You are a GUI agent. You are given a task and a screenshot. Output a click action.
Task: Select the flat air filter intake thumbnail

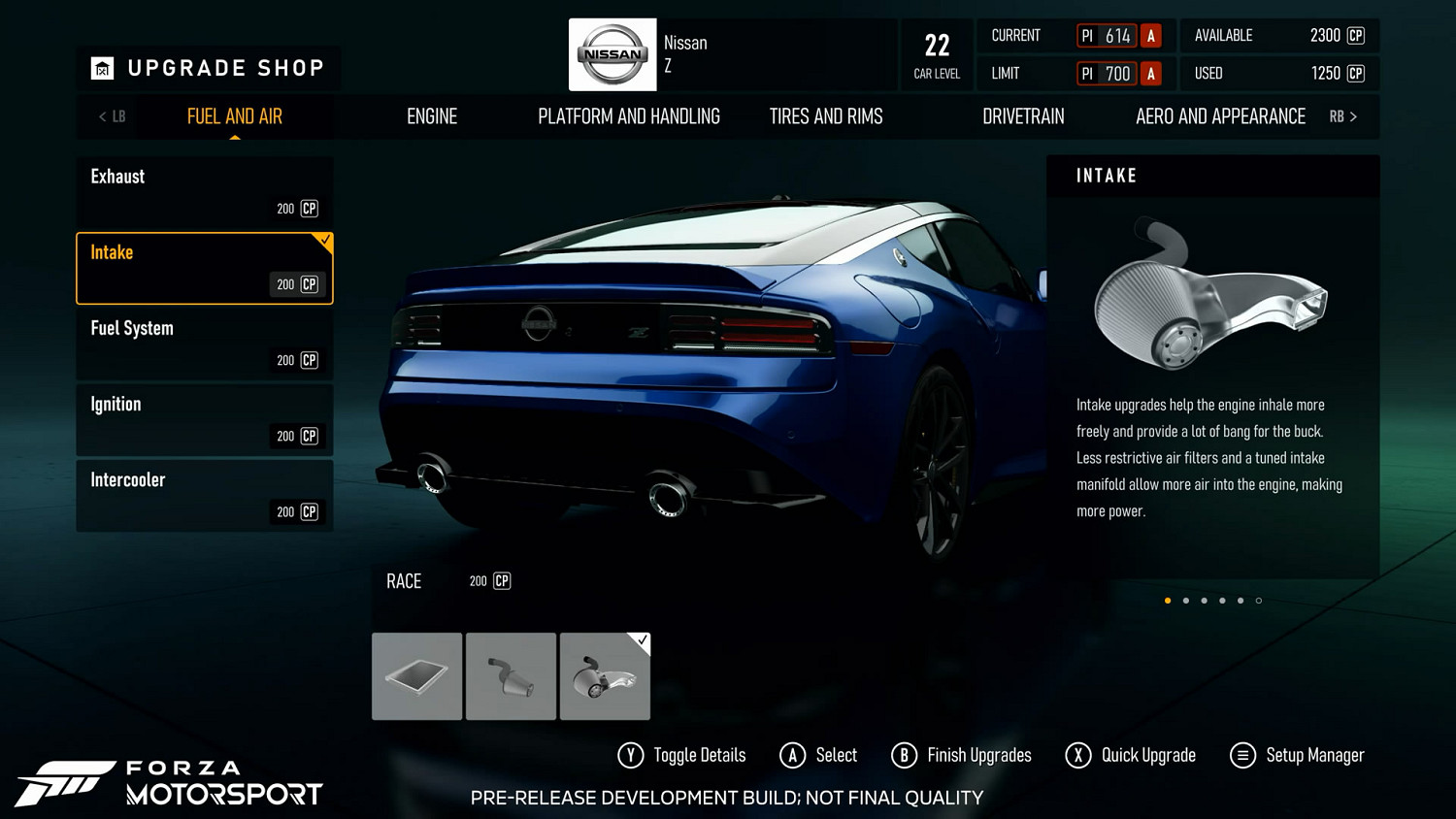417,676
